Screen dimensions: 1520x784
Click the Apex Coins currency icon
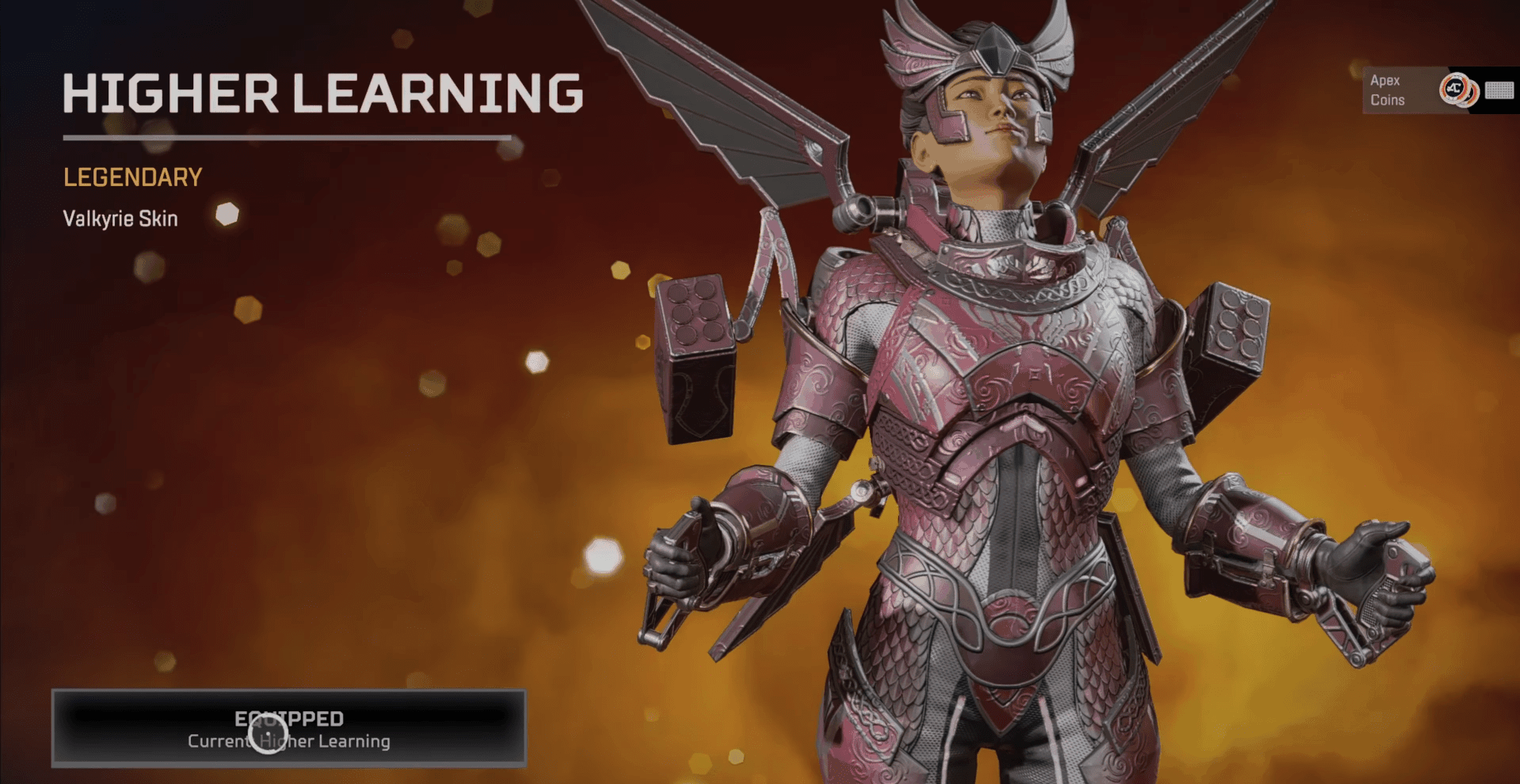1454,89
